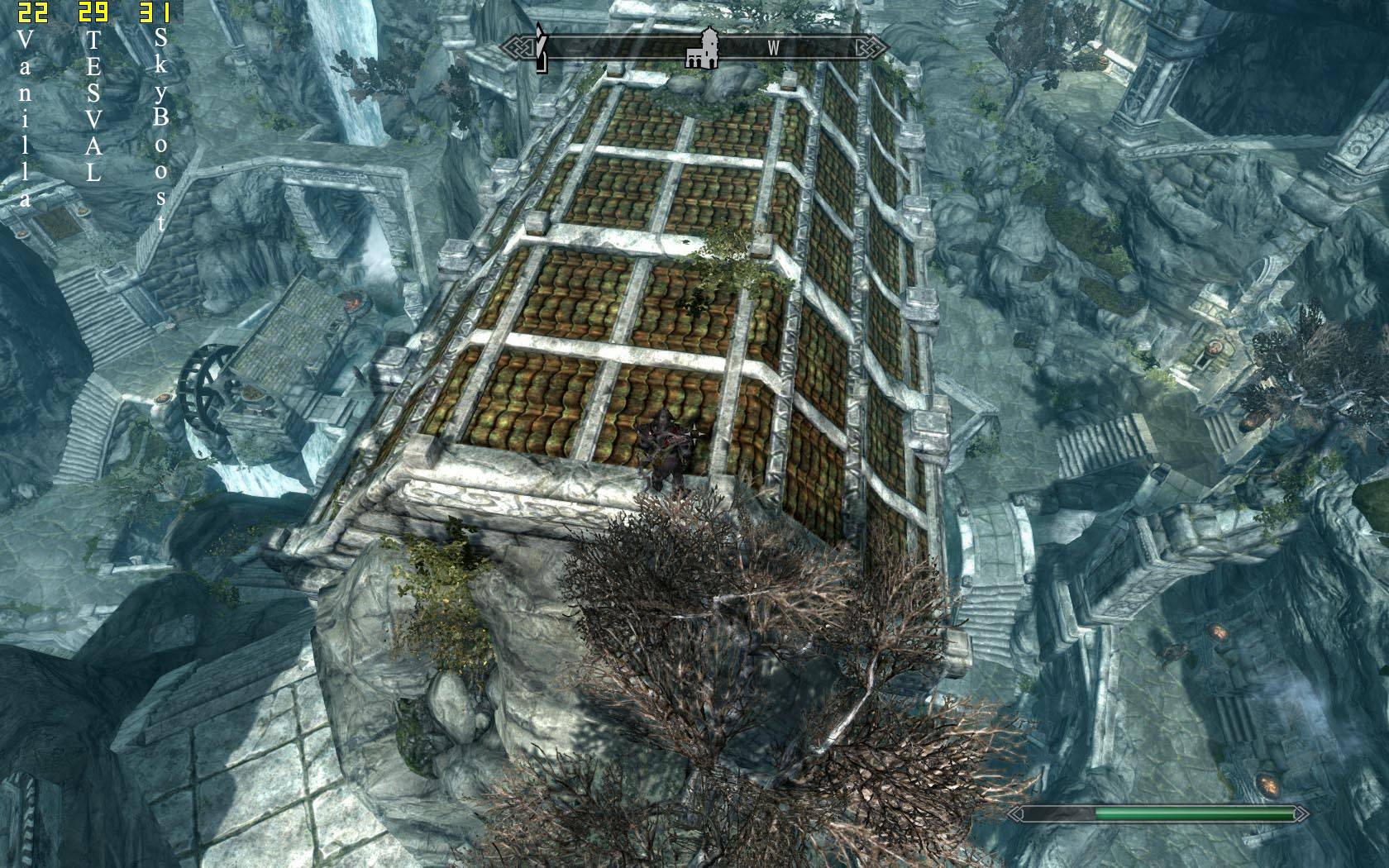
Task: Click the tower building marker on the compass
Action: (704, 48)
